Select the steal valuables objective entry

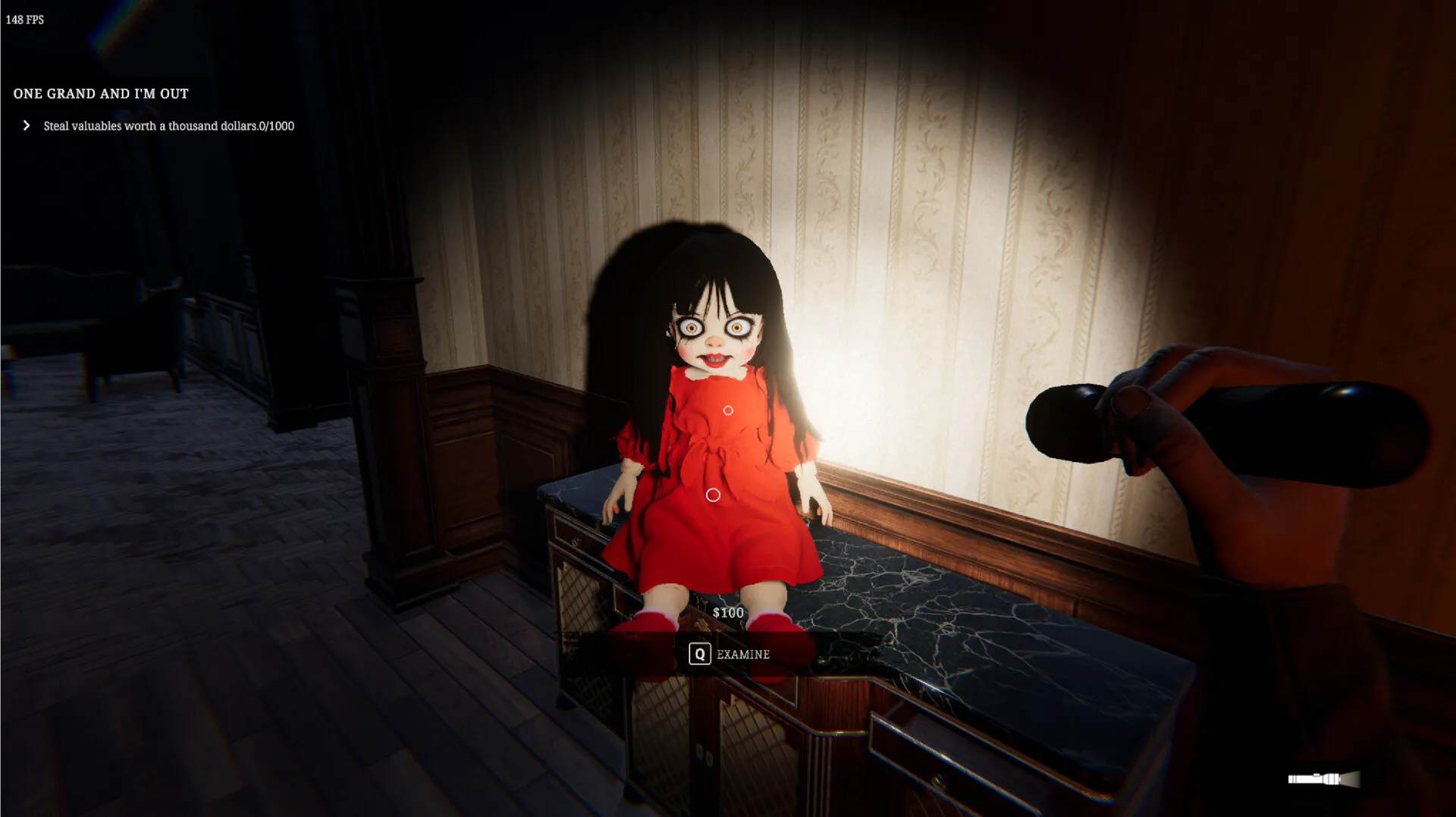point(167,126)
